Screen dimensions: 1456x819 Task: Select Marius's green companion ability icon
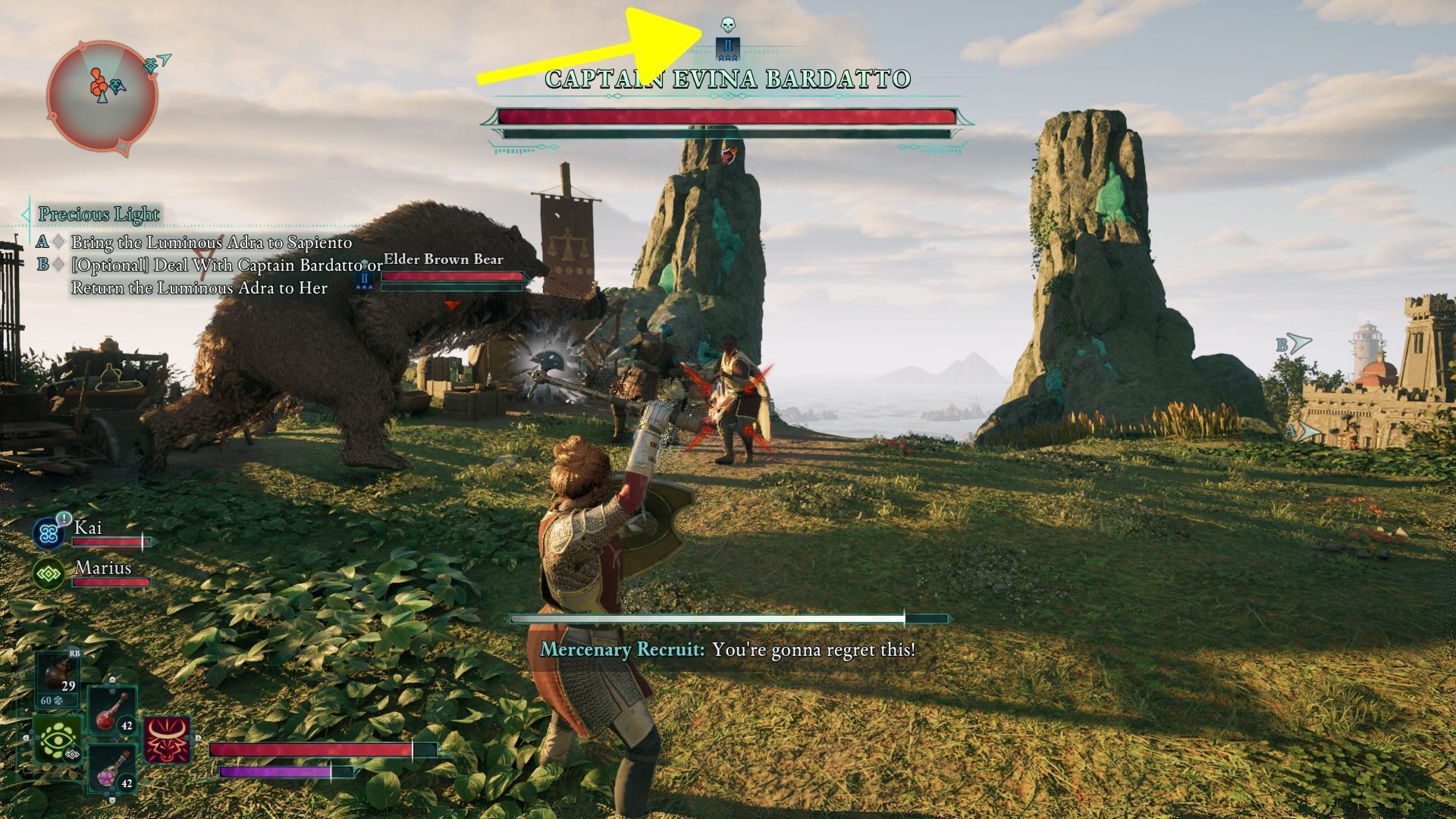(x=49, y=574)
